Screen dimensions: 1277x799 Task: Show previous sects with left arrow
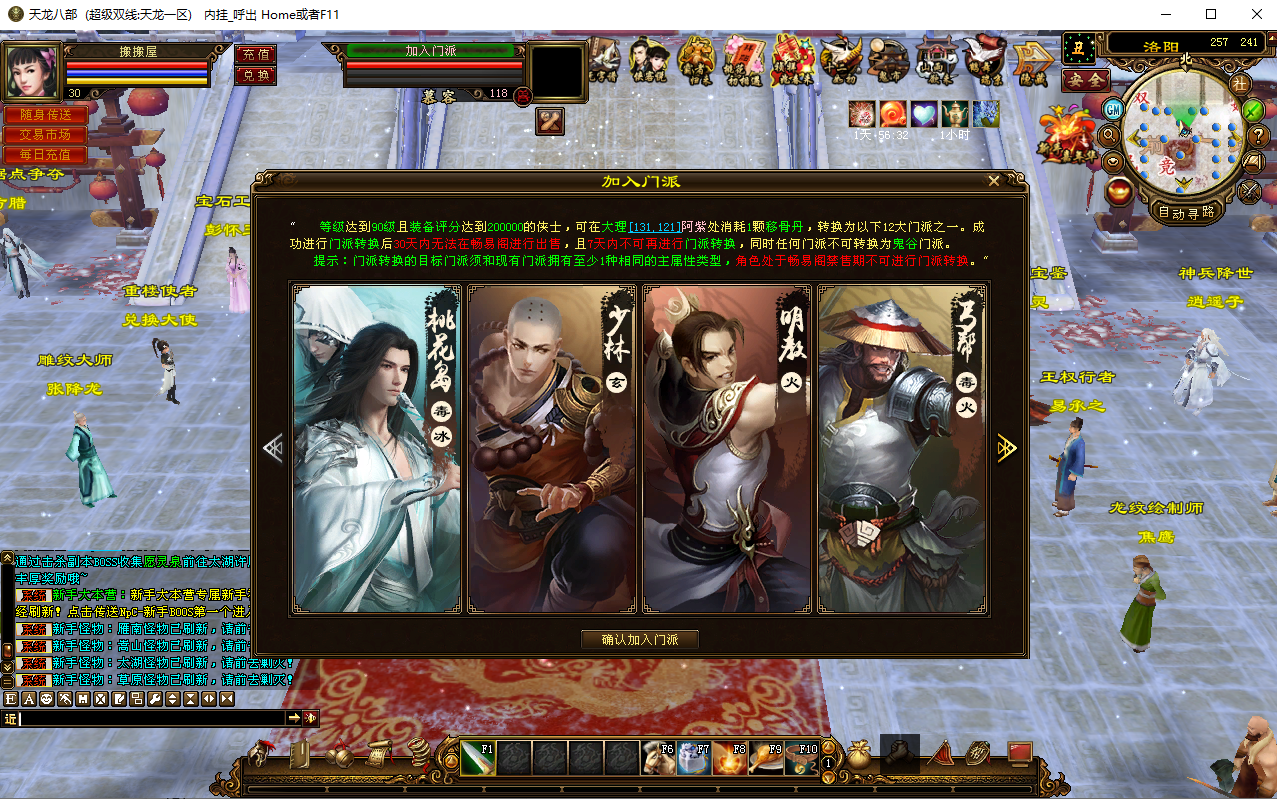pos(273,449)
